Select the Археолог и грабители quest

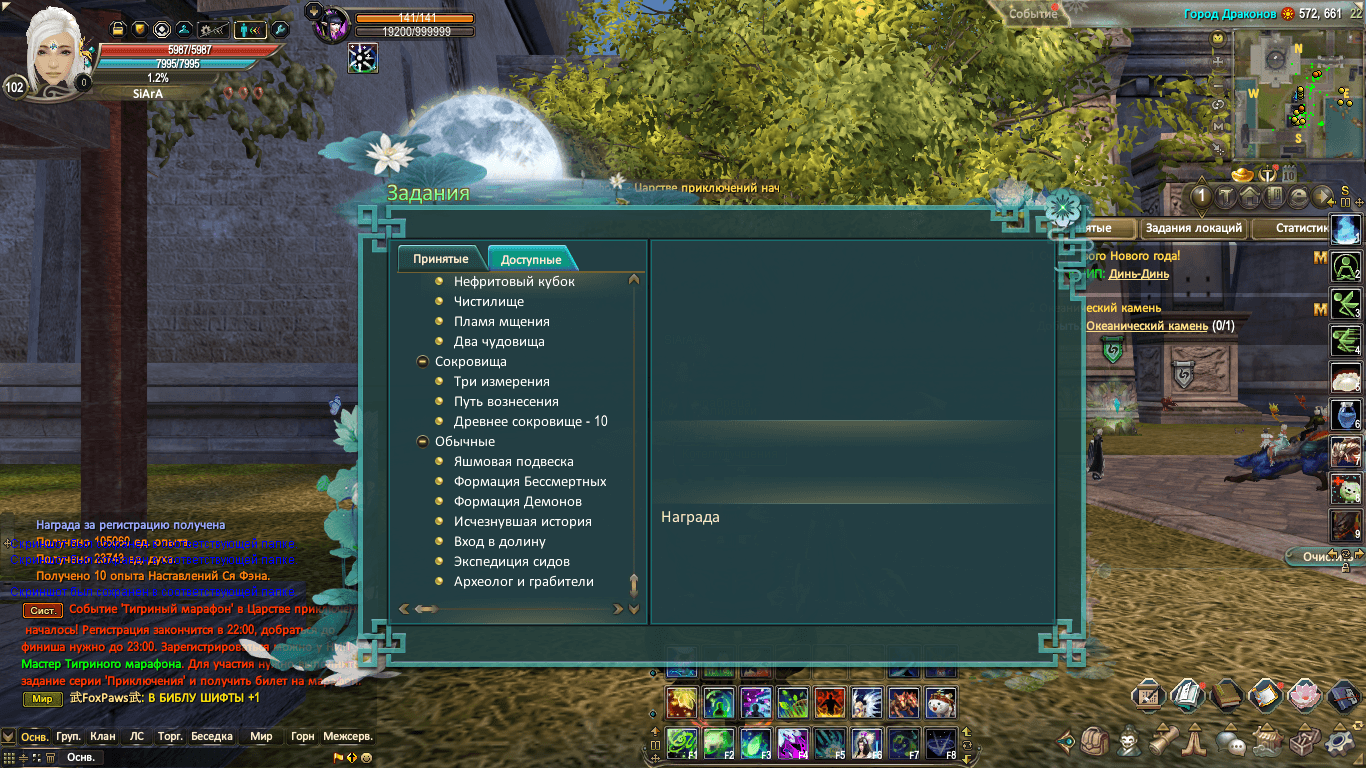point(523,582)
